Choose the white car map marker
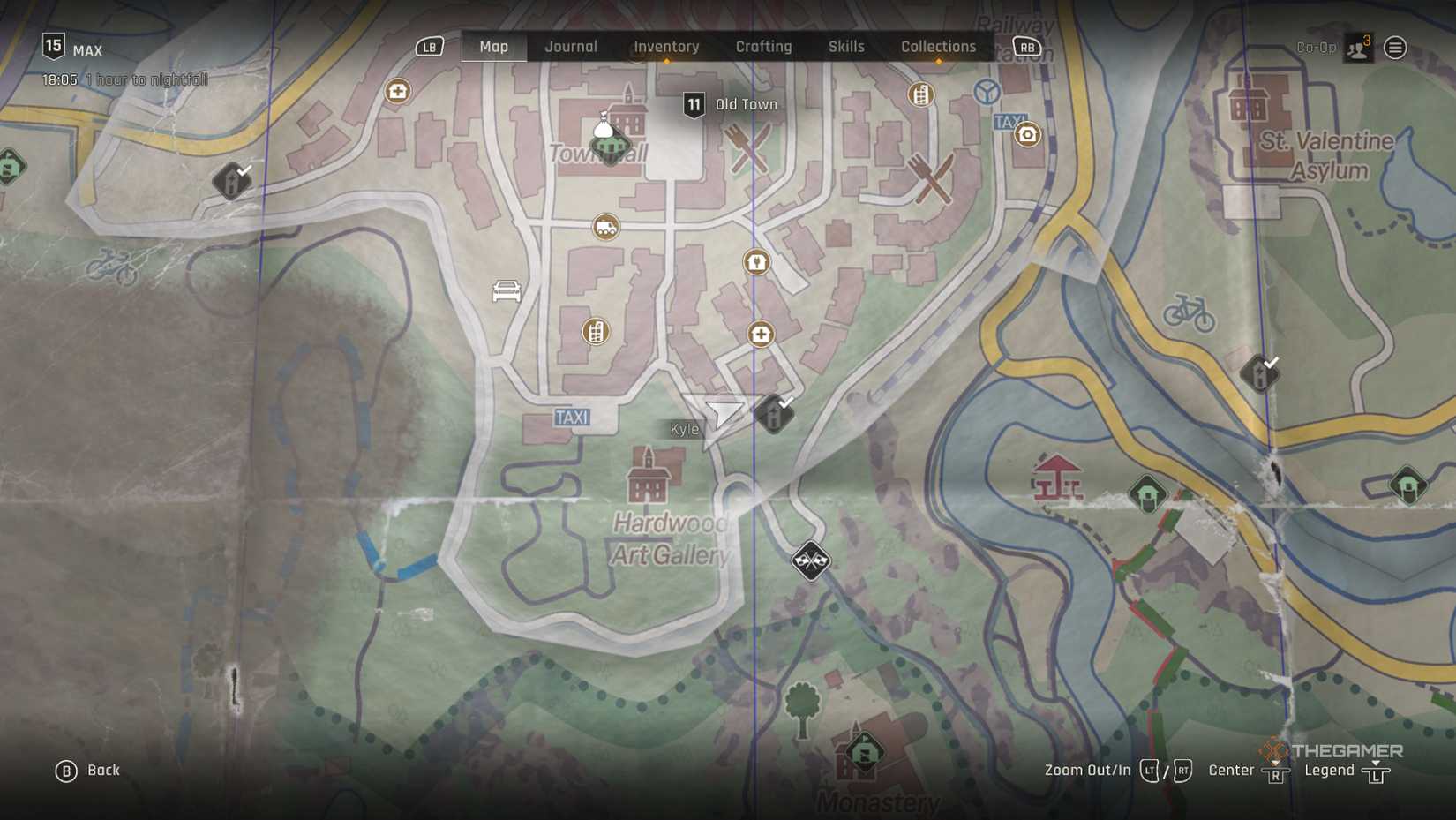 coord(507,290)
